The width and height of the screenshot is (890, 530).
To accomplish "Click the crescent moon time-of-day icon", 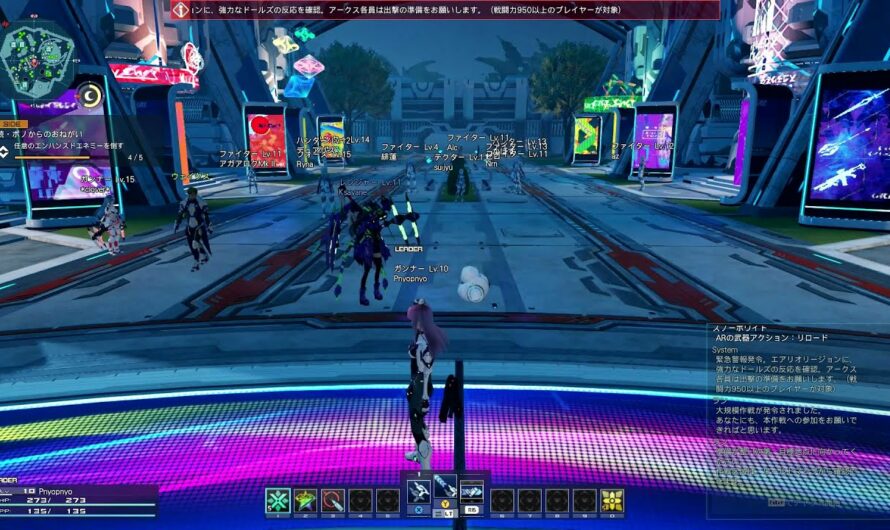I will click(x=89, y=96).
